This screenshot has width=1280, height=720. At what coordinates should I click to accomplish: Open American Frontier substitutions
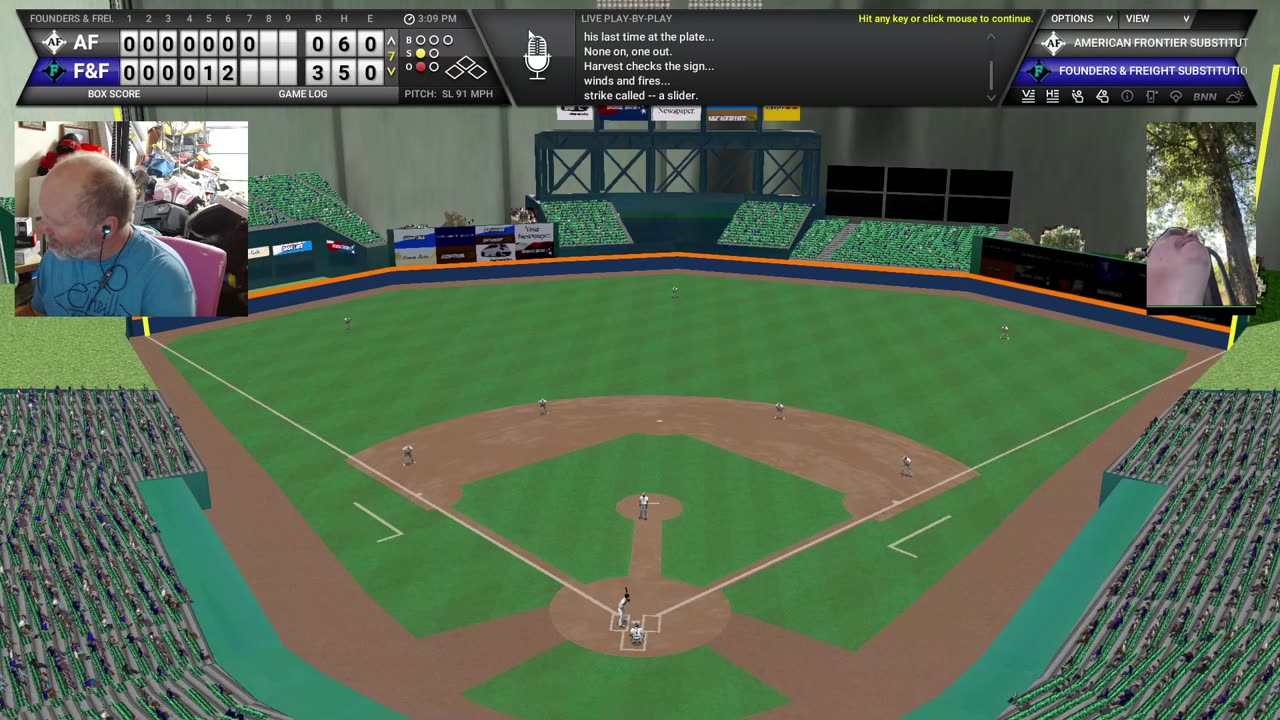pyautogui.click(x=1147, y=43)
